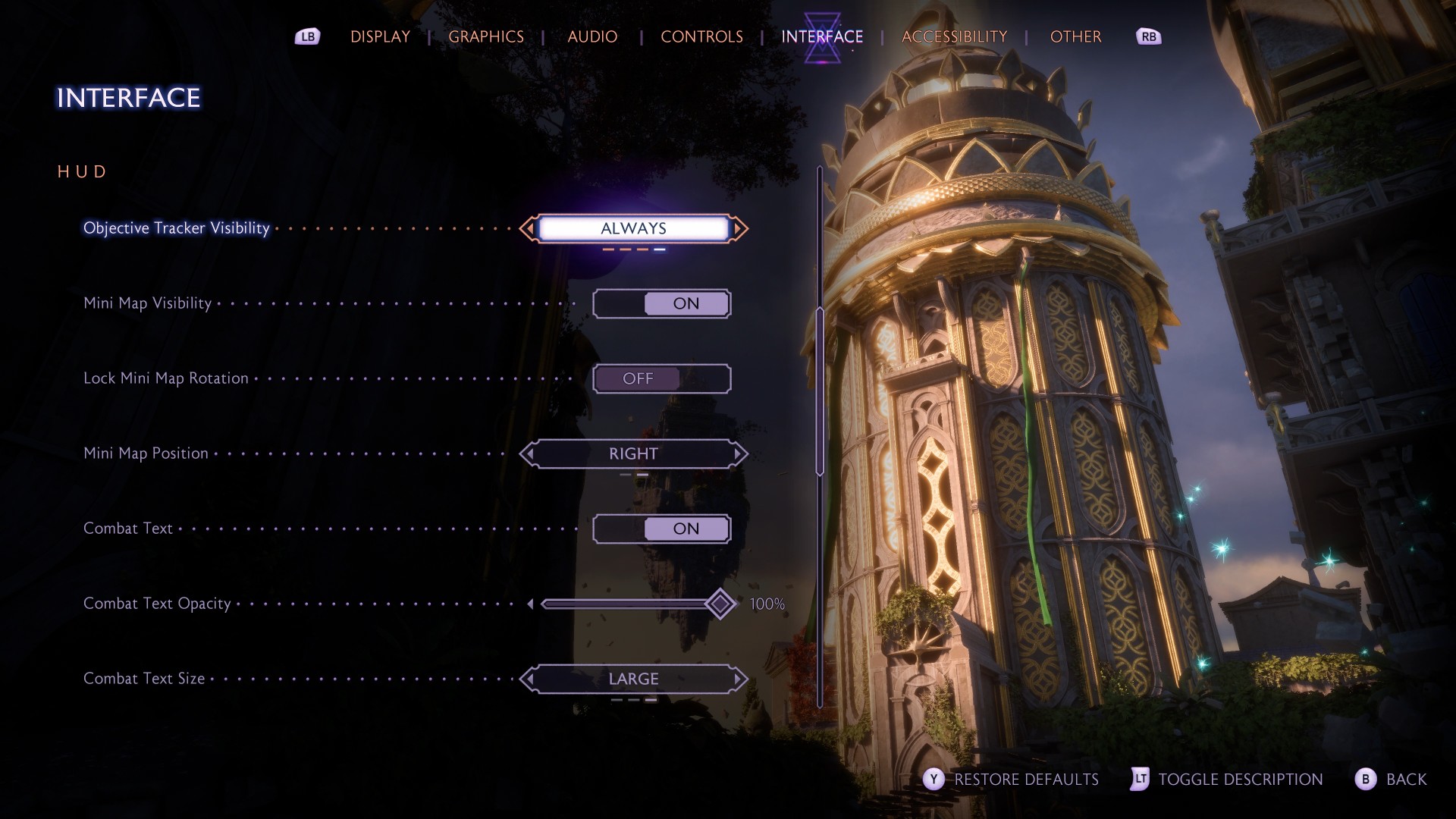Go to the Audio tab

pos(592,36)
